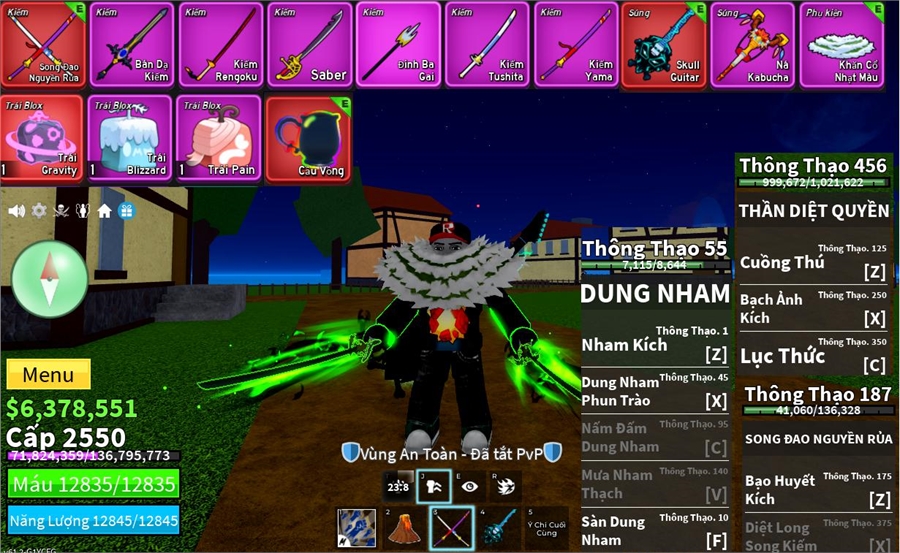Pick the Kiếm Yama sword slot
Screen dimensions: 900x553
coord(576,45)
